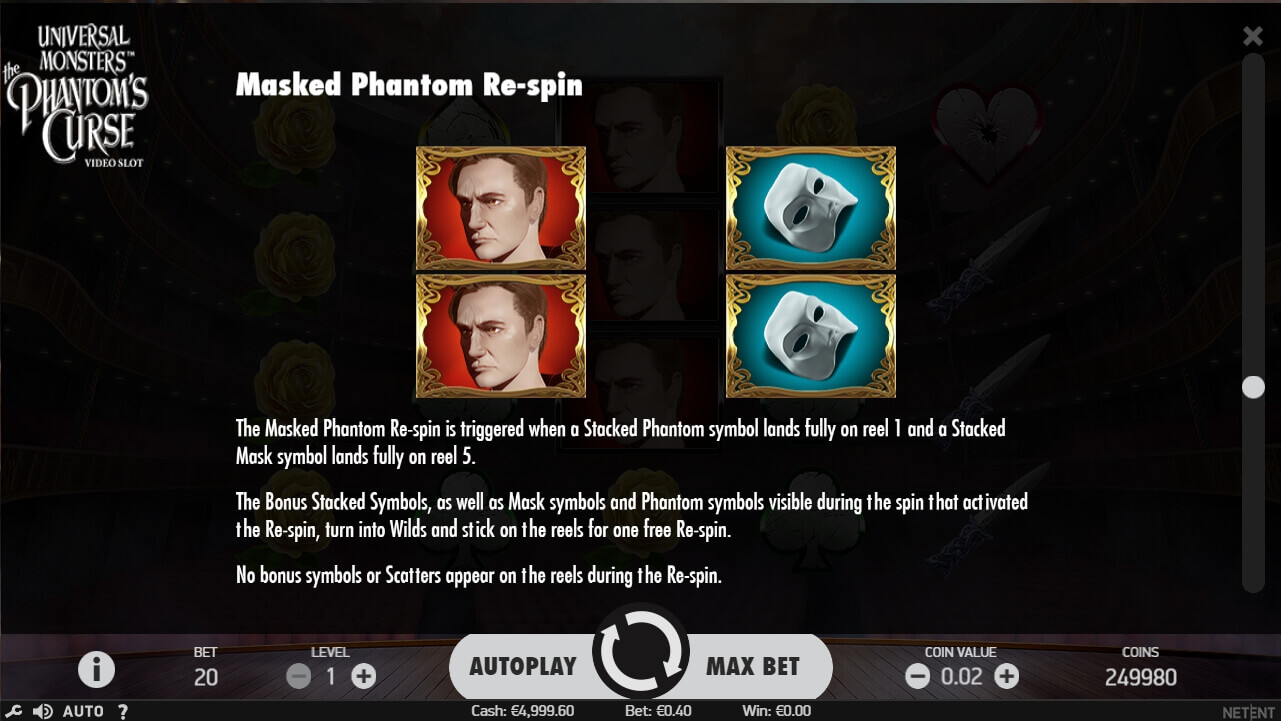Open the info paytable button
This screenshot has width=1281, height=721.
[x=96, y=669]
